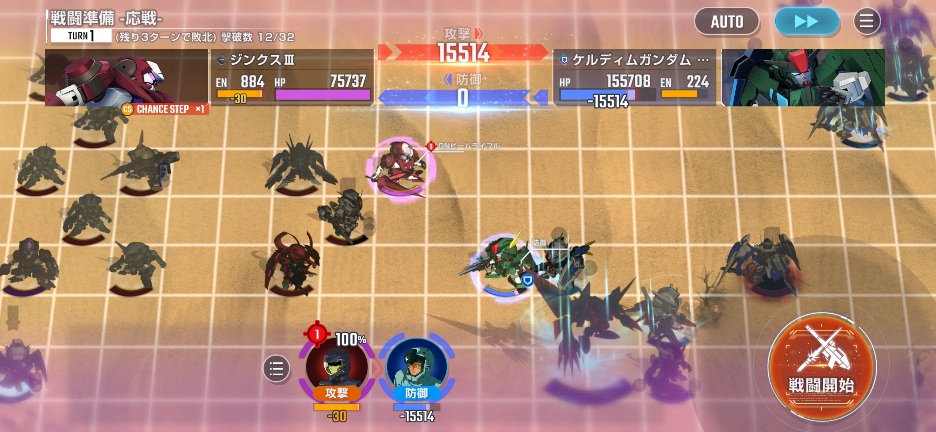Show the ケルディムガンダム unit info panel
936x432 pixels.
[635, 78]
